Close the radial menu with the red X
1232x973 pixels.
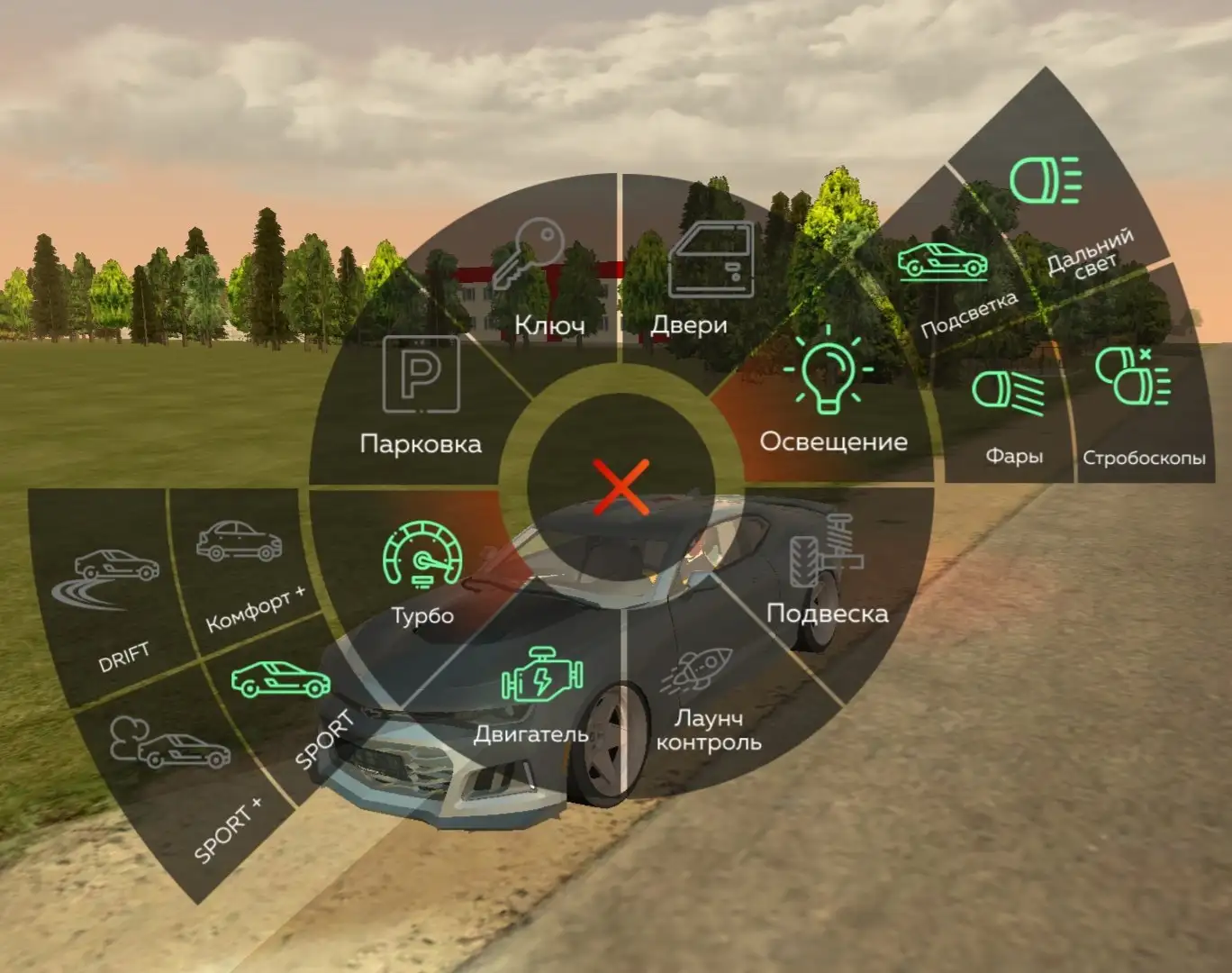621,487
